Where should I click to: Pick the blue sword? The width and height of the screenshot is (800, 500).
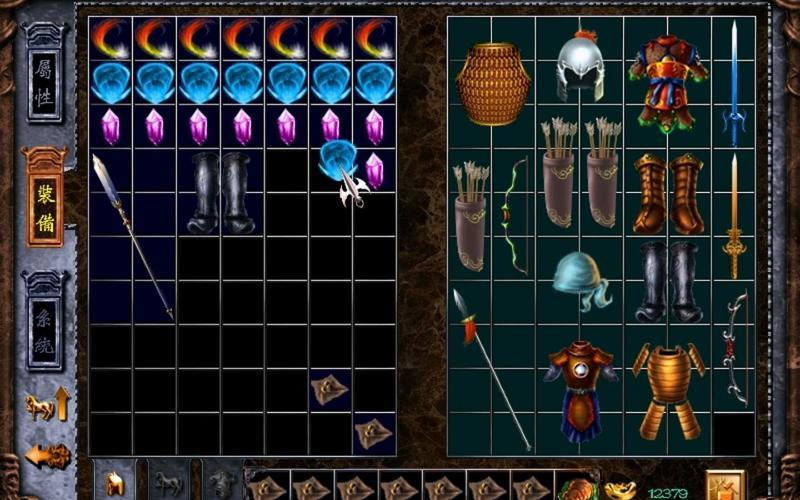pyautogui.click(x=733, y=84)
